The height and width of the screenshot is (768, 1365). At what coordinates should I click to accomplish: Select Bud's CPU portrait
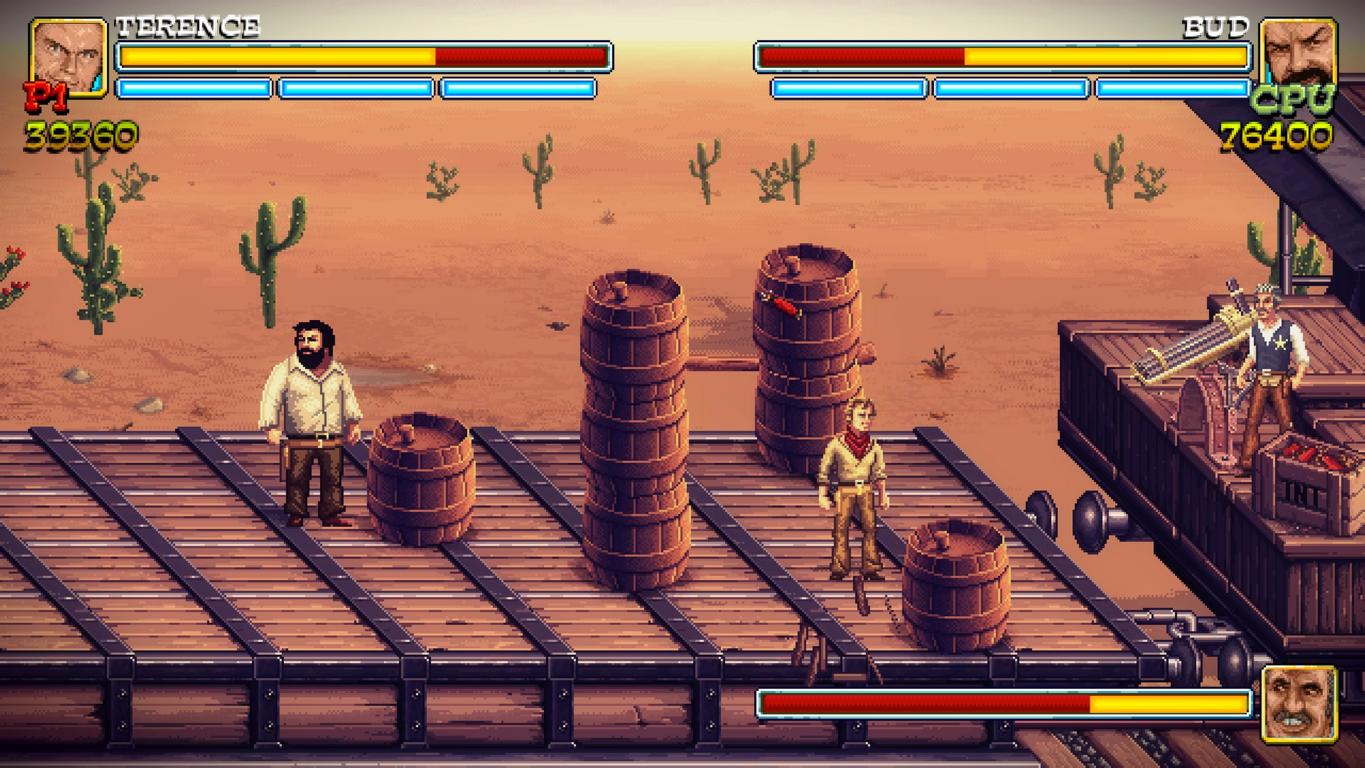pos(1297,55)
